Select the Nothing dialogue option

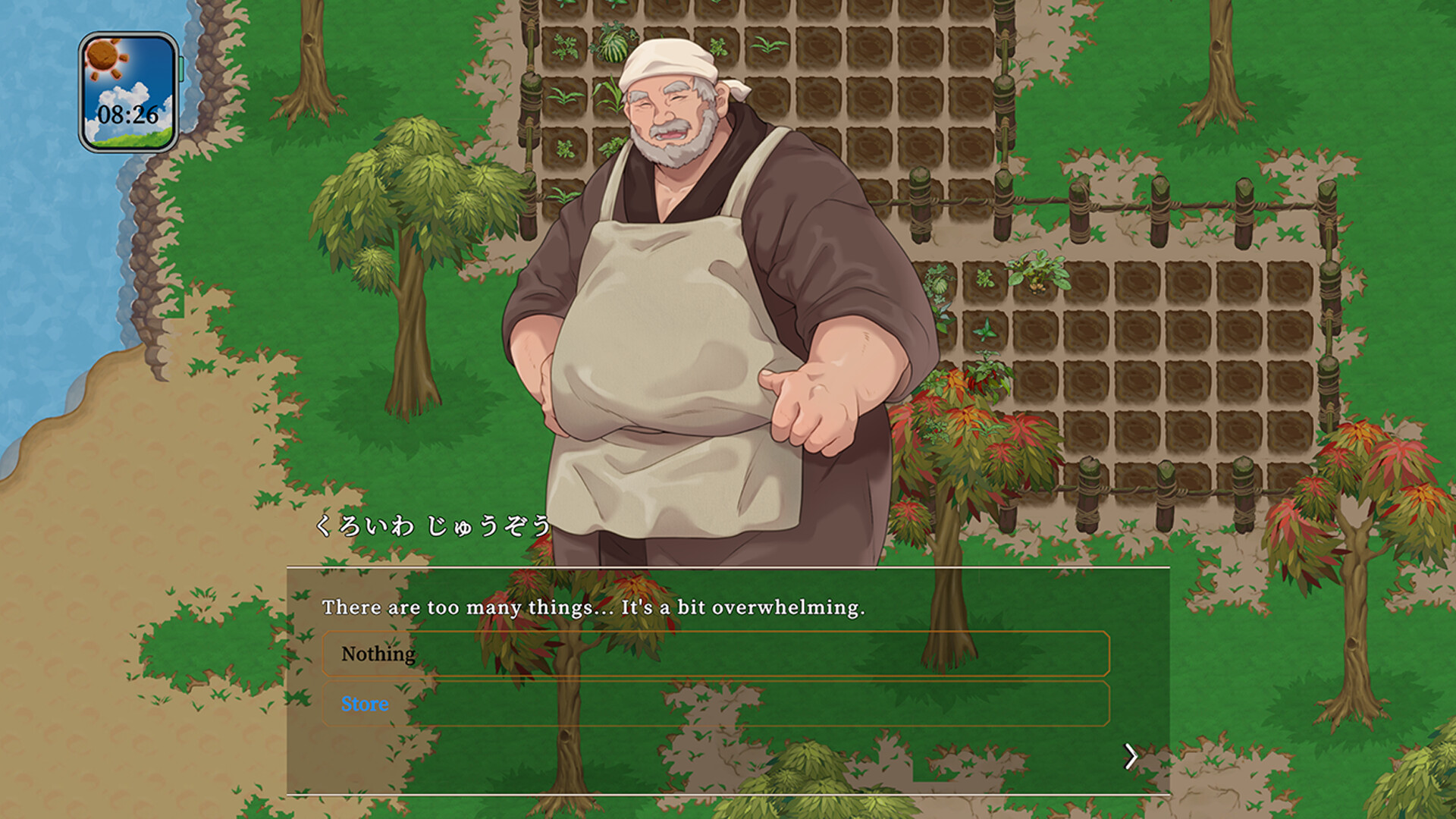tap(378, 653)
